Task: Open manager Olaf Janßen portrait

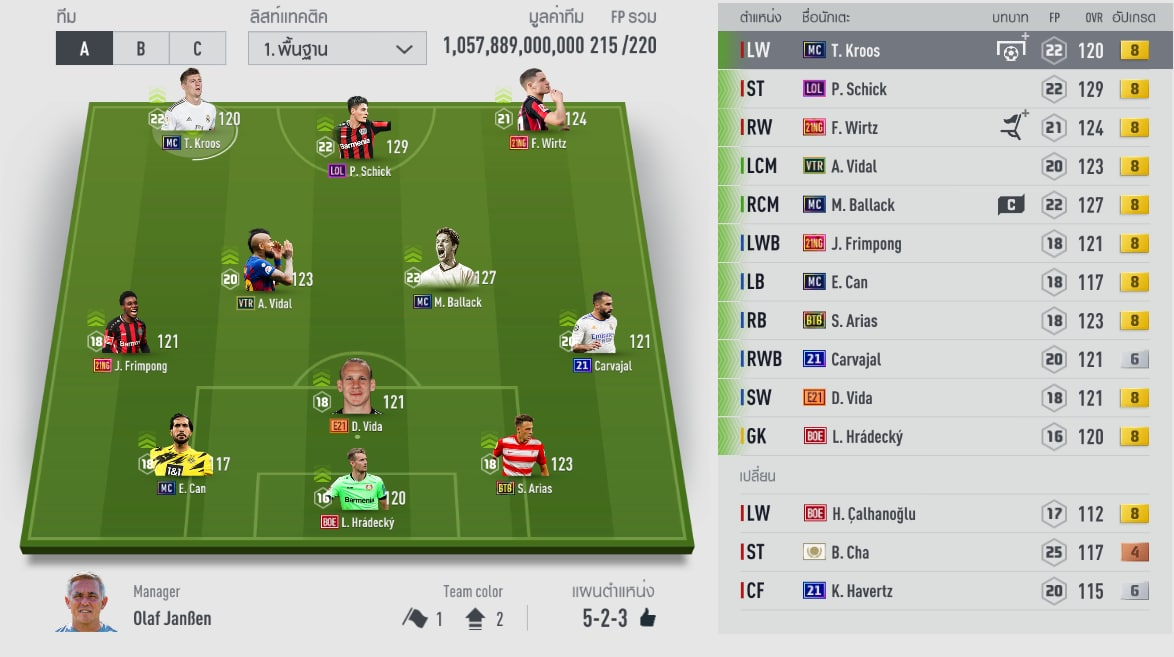Action: (x=87, y=603)
